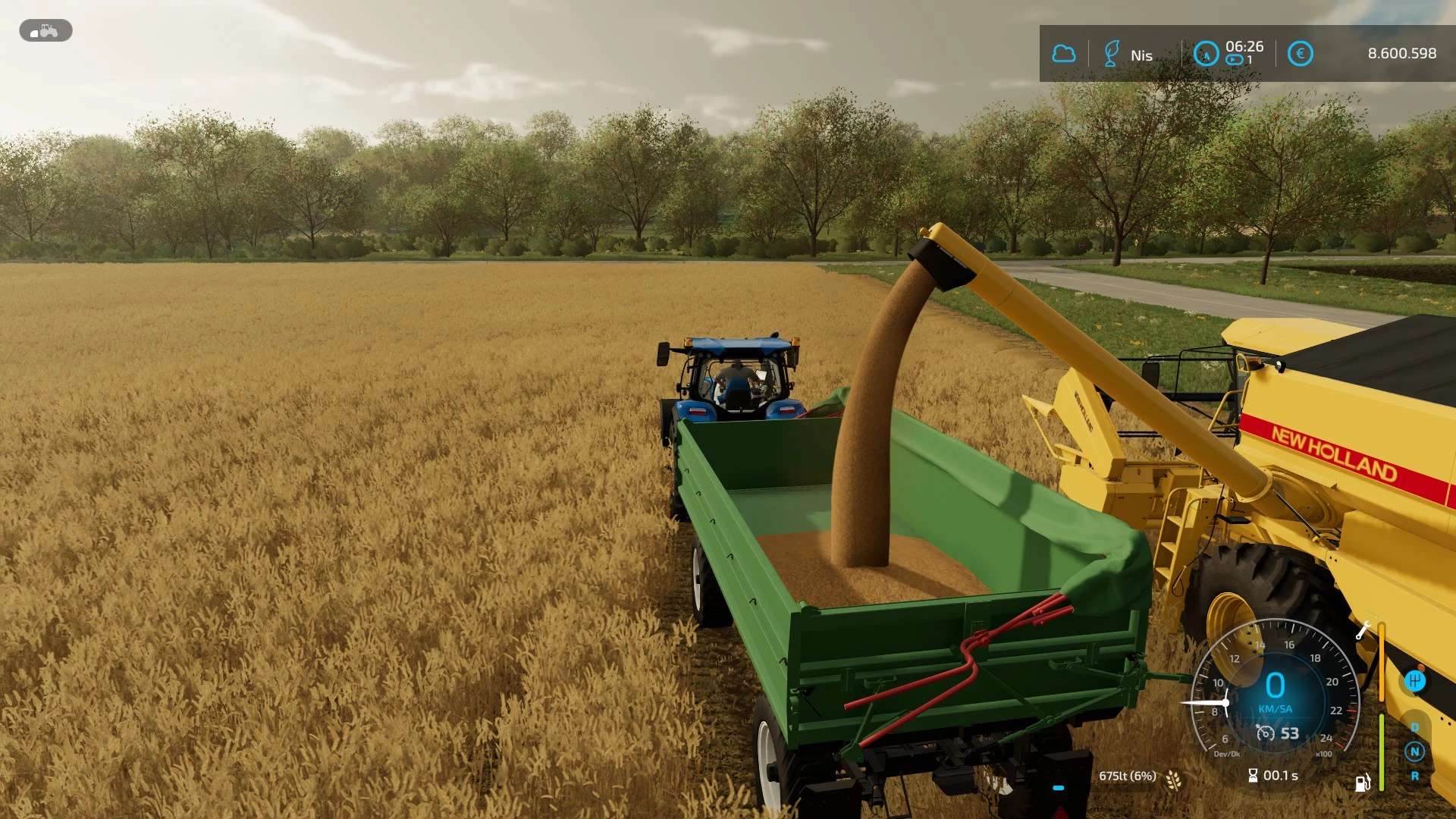Click the wrench damage icon
This screenshot has width=1456, height=819.
coord(1363,630)
